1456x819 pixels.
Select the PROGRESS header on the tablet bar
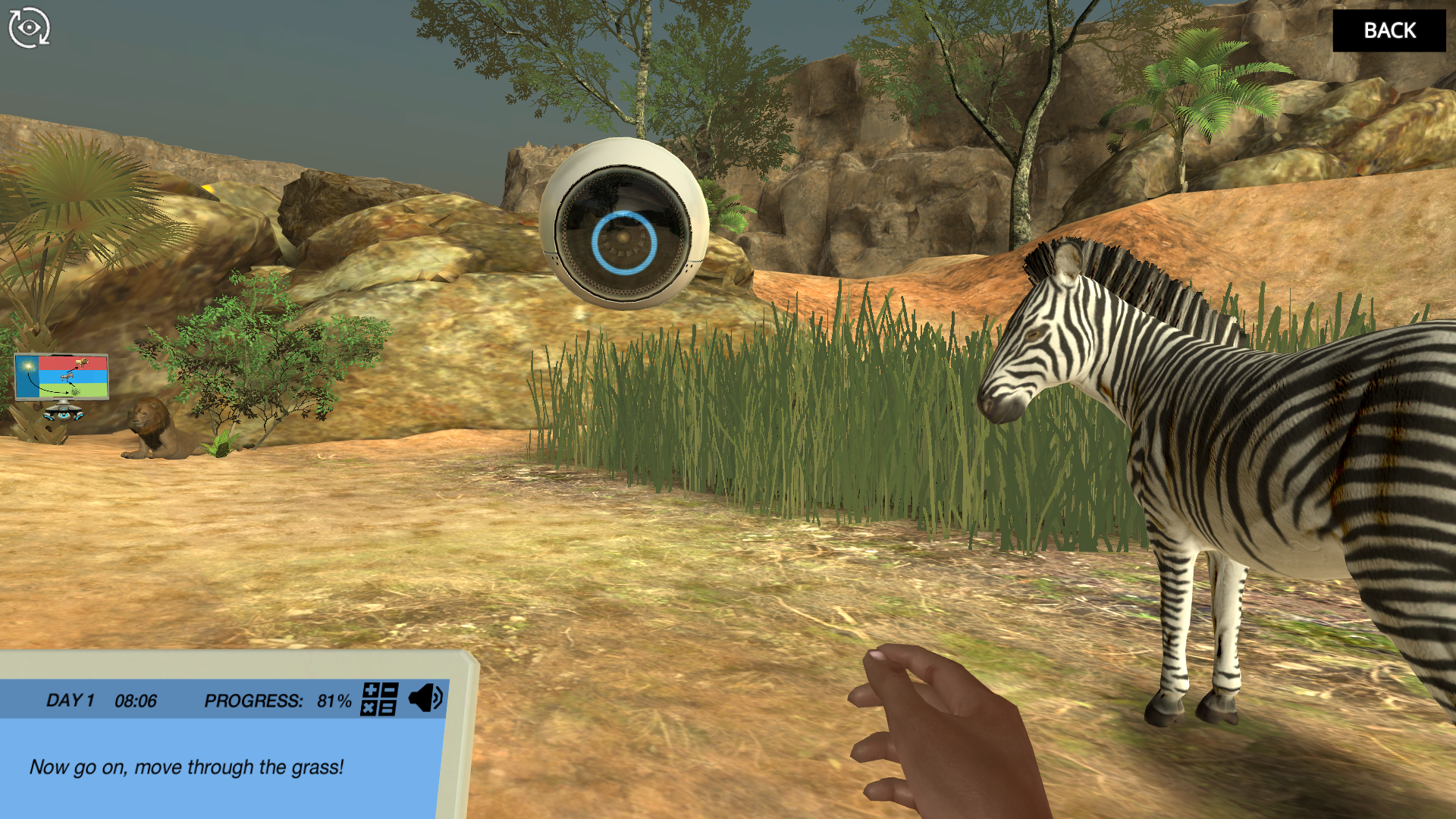(x=253, y=701)
